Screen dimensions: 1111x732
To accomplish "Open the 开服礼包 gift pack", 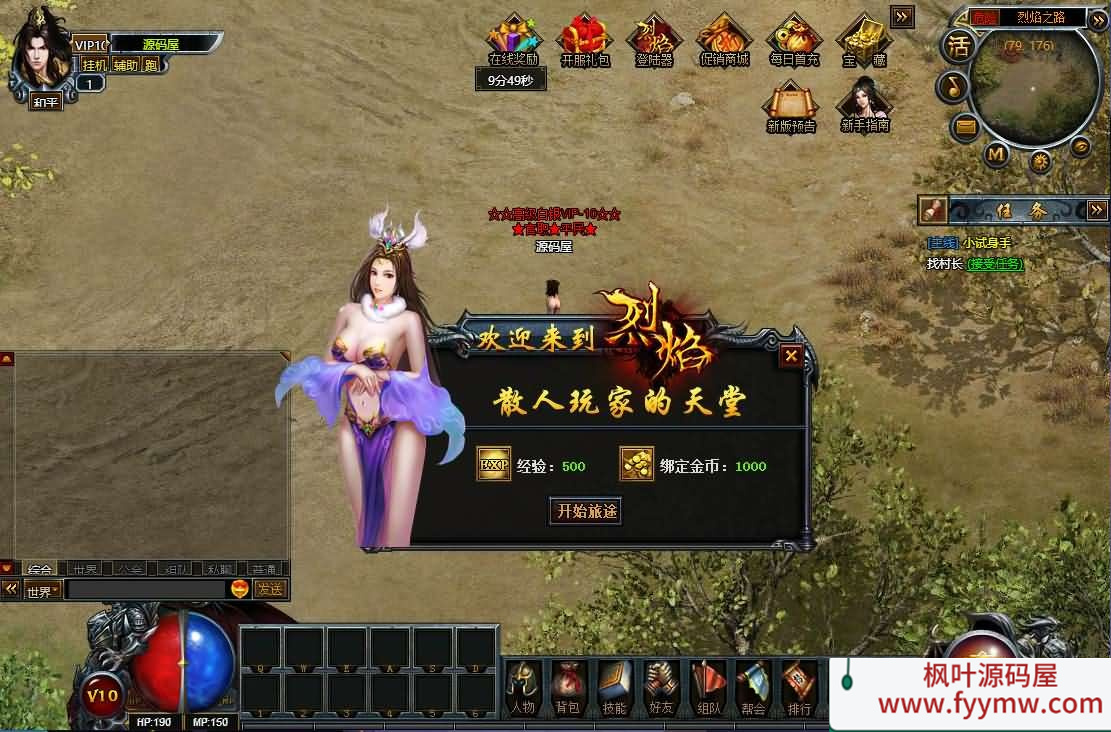I will pos(585,40).
